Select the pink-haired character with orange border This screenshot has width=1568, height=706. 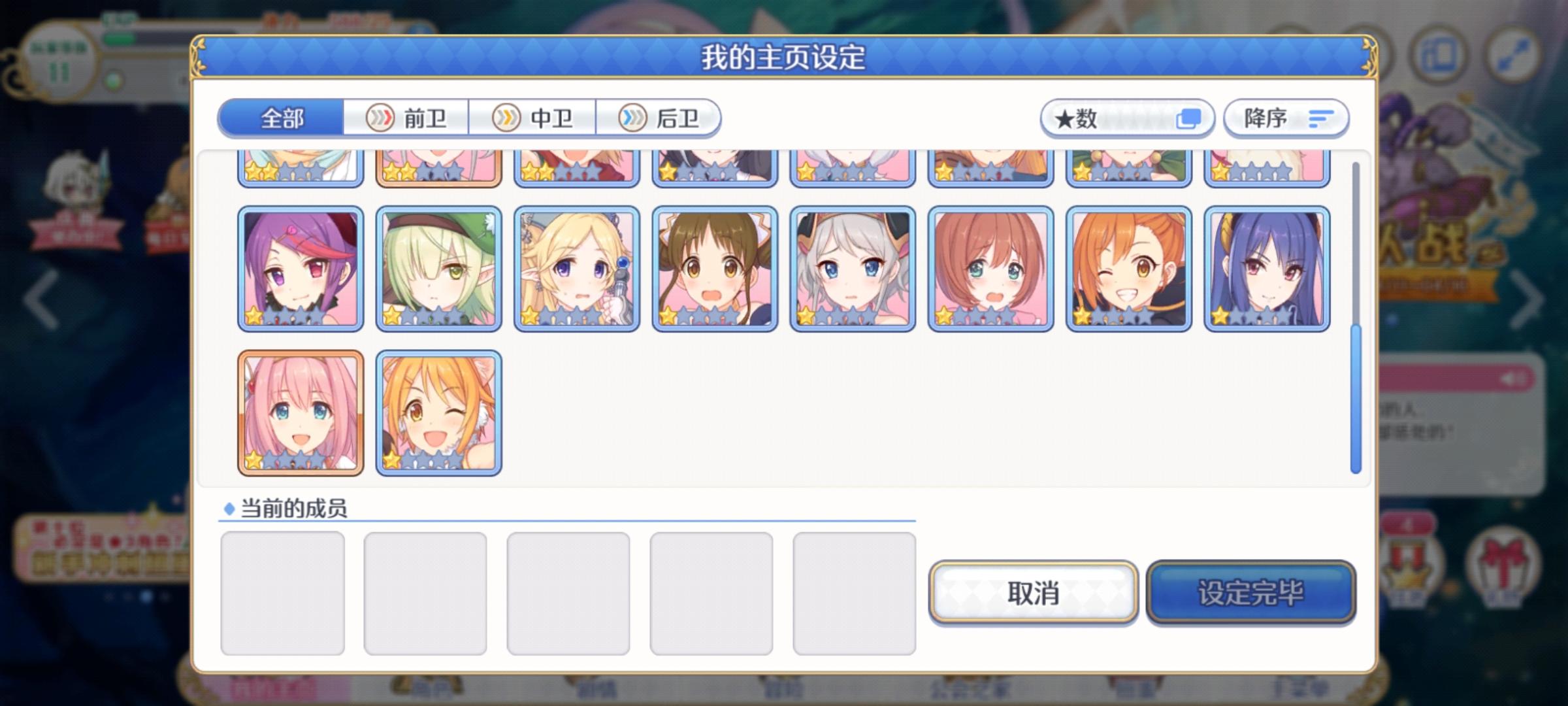(300, 411)
